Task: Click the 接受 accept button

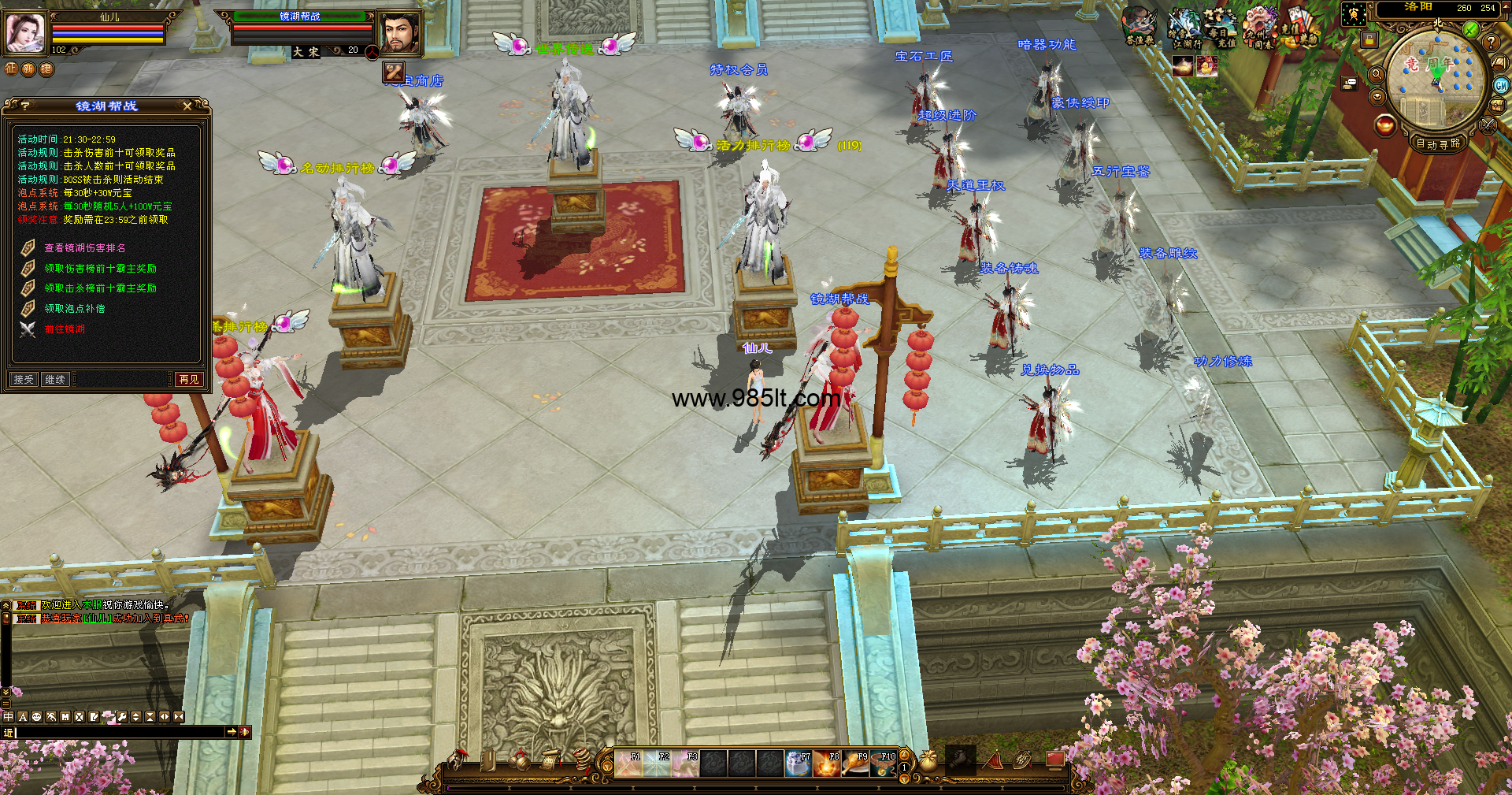Action: pyautogui.click(x=24, y=380)
